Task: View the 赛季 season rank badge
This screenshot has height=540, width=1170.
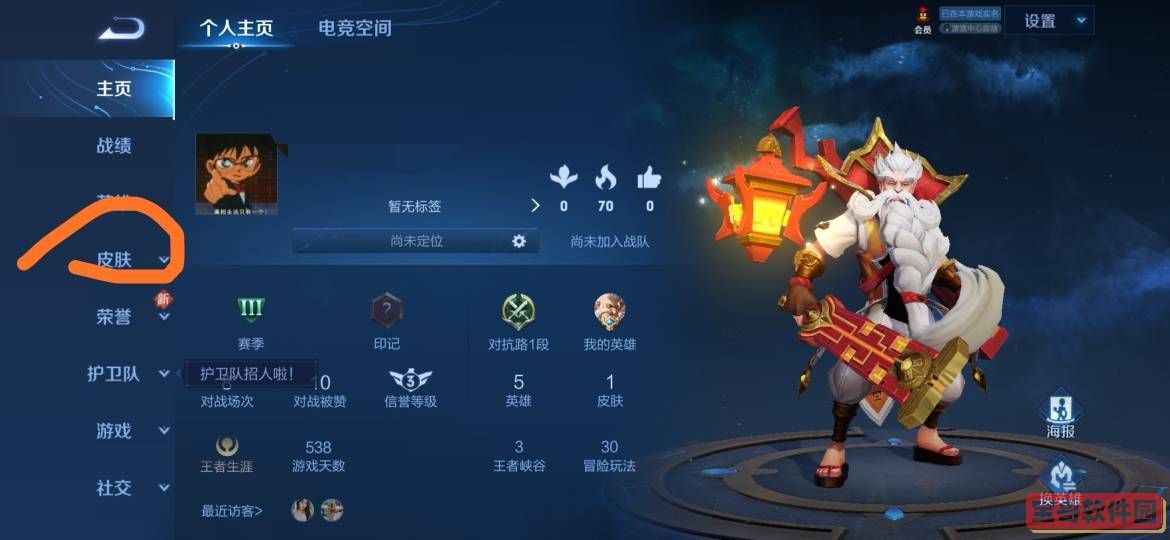Action: click(x=250, y=311)
